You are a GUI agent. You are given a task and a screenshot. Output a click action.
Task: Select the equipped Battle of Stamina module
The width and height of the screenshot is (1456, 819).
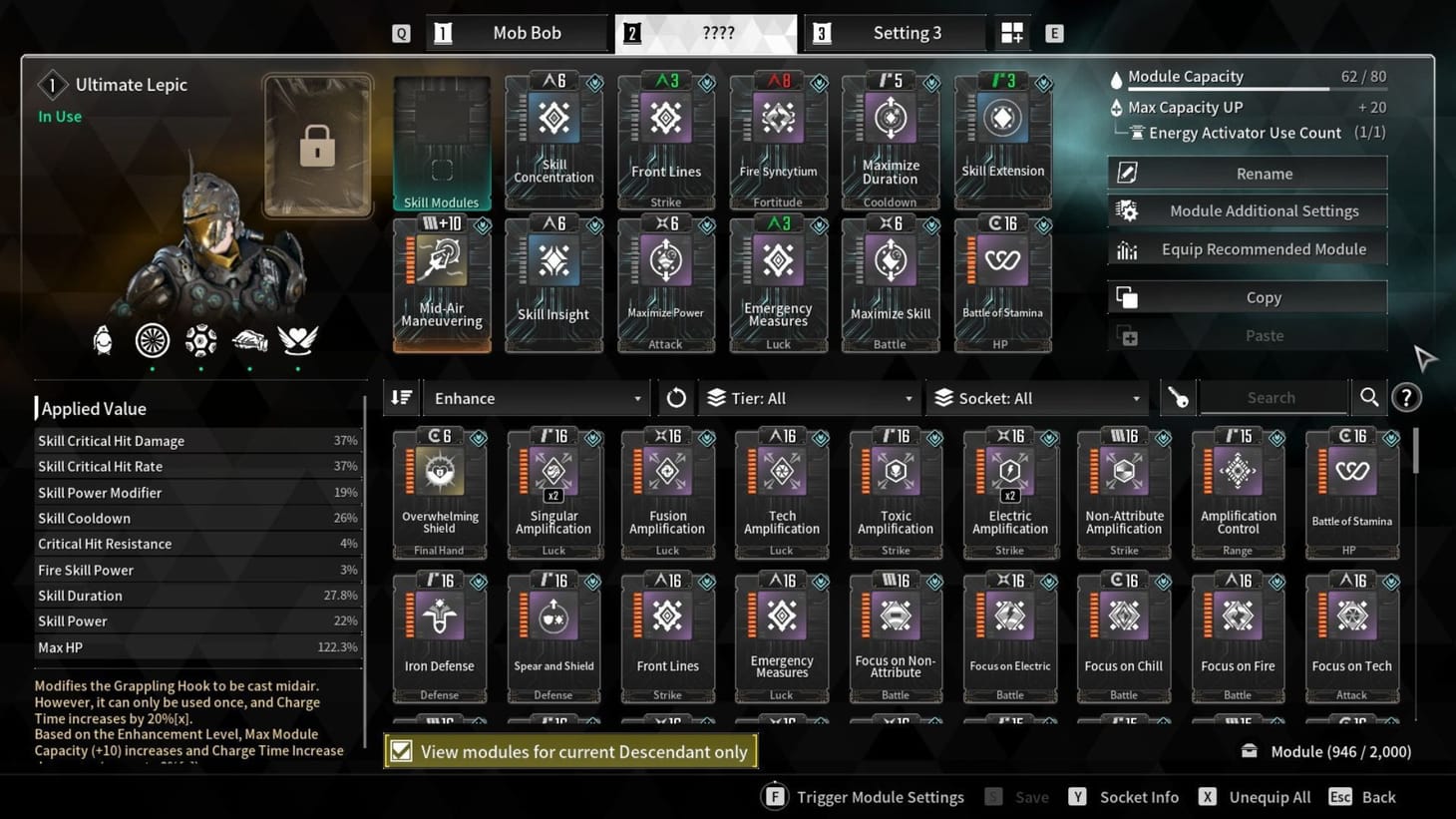pyautogui.click(x=1003, y=282)
